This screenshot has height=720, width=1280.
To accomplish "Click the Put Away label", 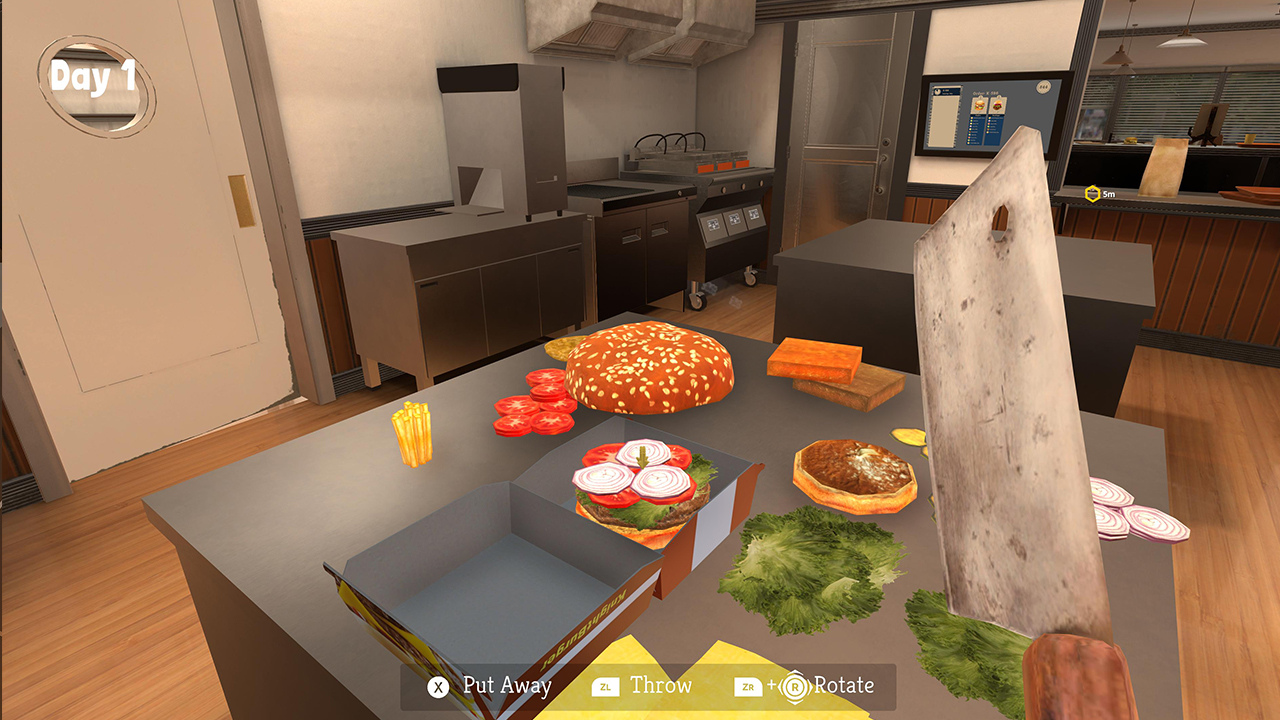I will point(508,687).
